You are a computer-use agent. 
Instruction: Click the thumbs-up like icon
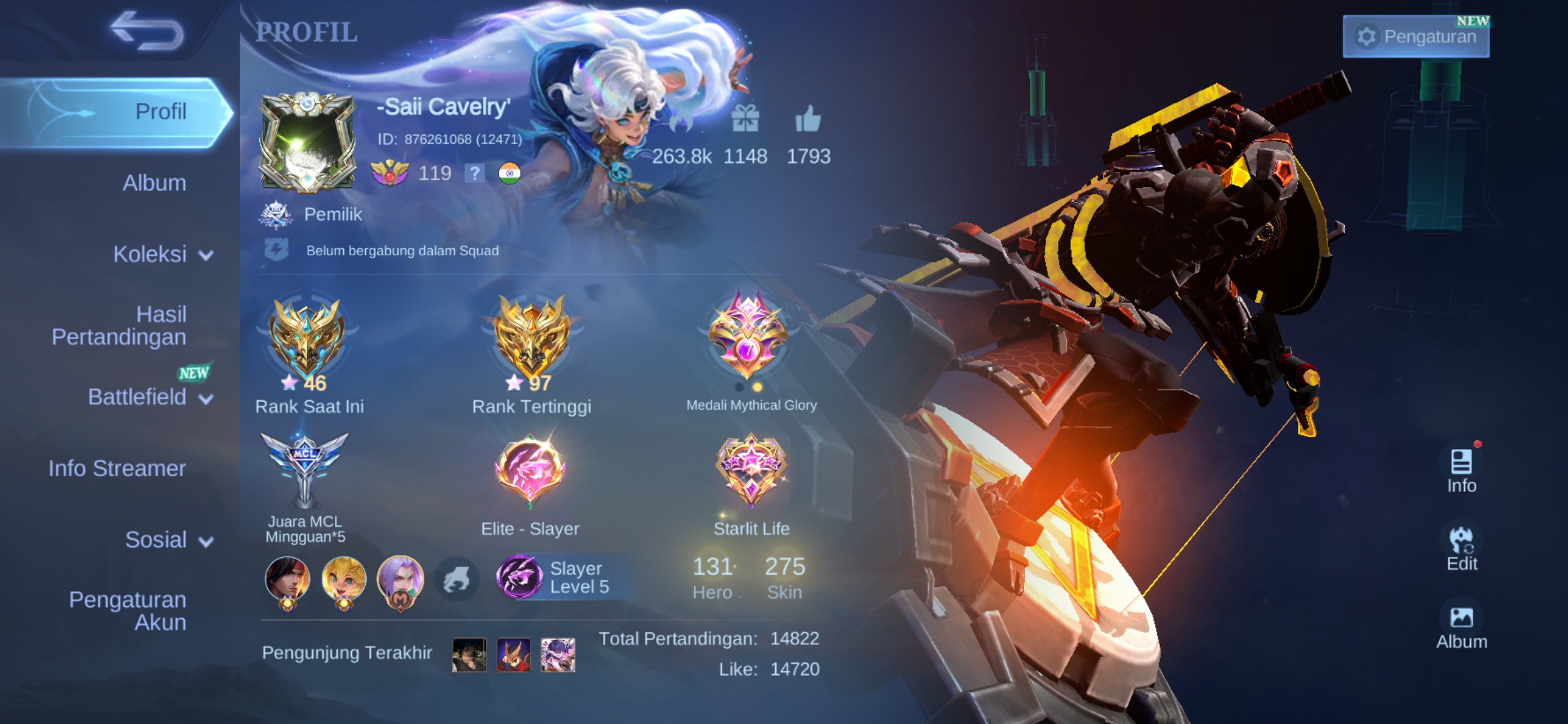click(807, 121)
